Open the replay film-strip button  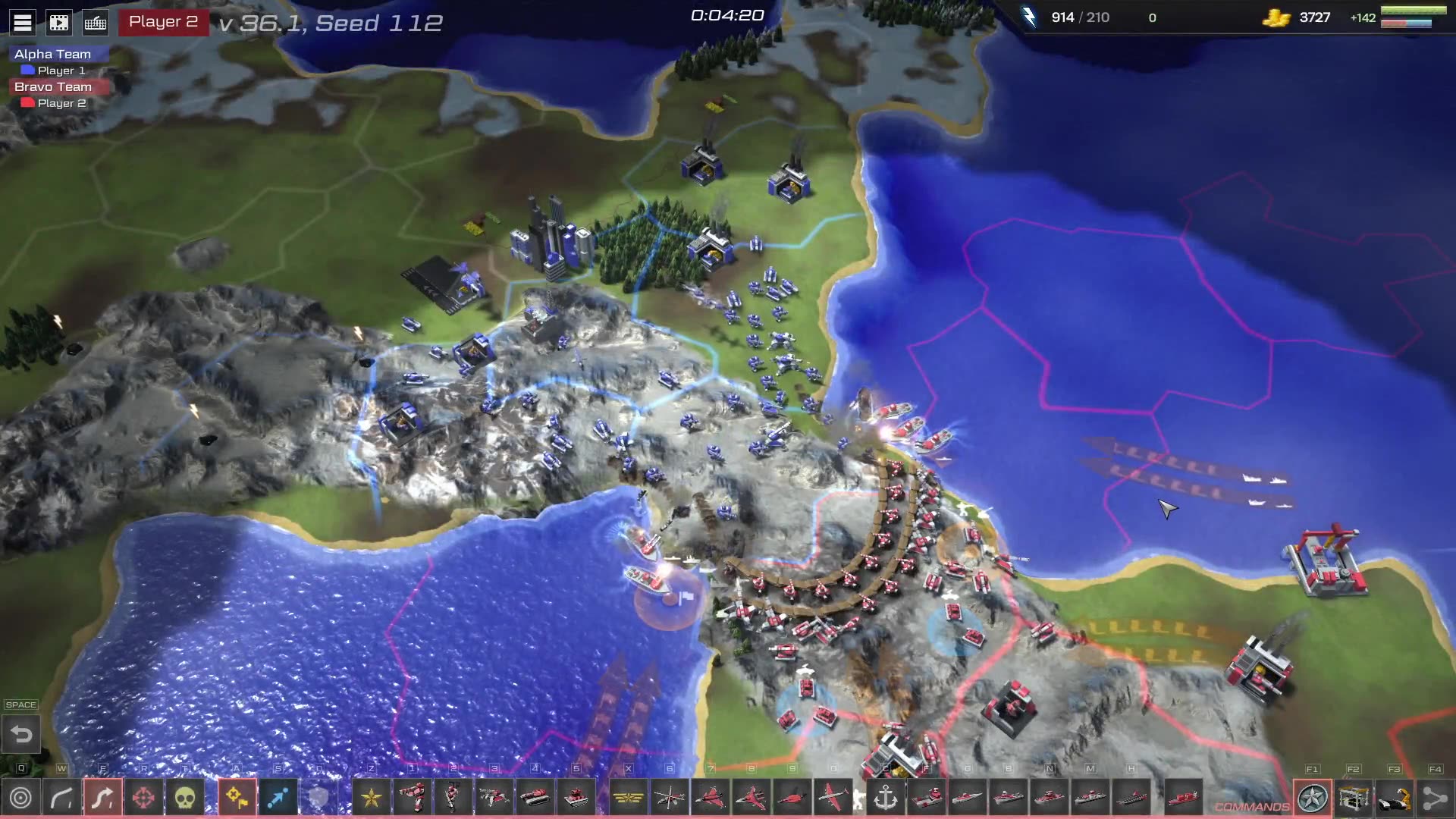point(59,23)
